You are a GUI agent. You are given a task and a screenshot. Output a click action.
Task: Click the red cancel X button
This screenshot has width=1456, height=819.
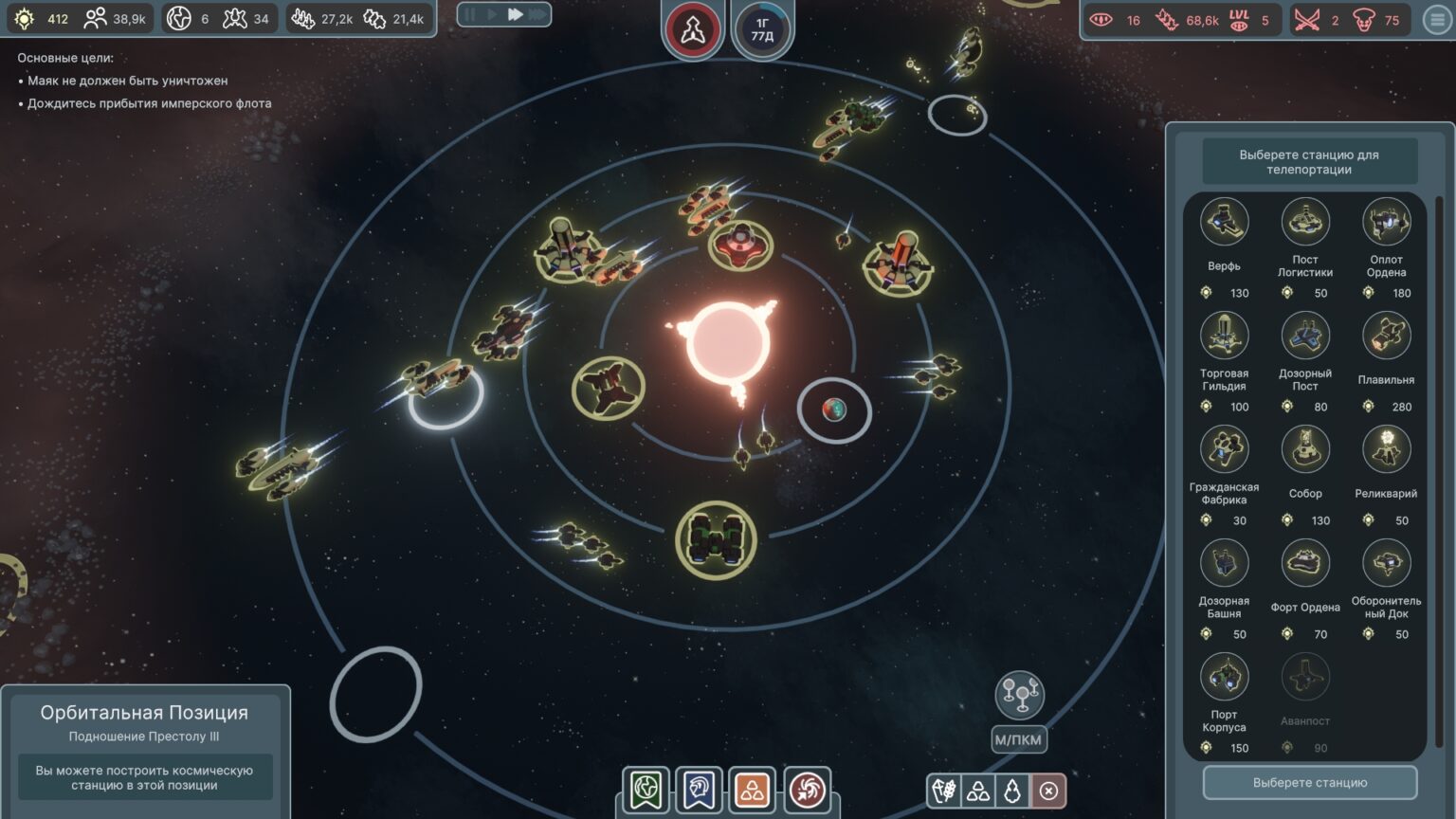tap(1048, 791)
